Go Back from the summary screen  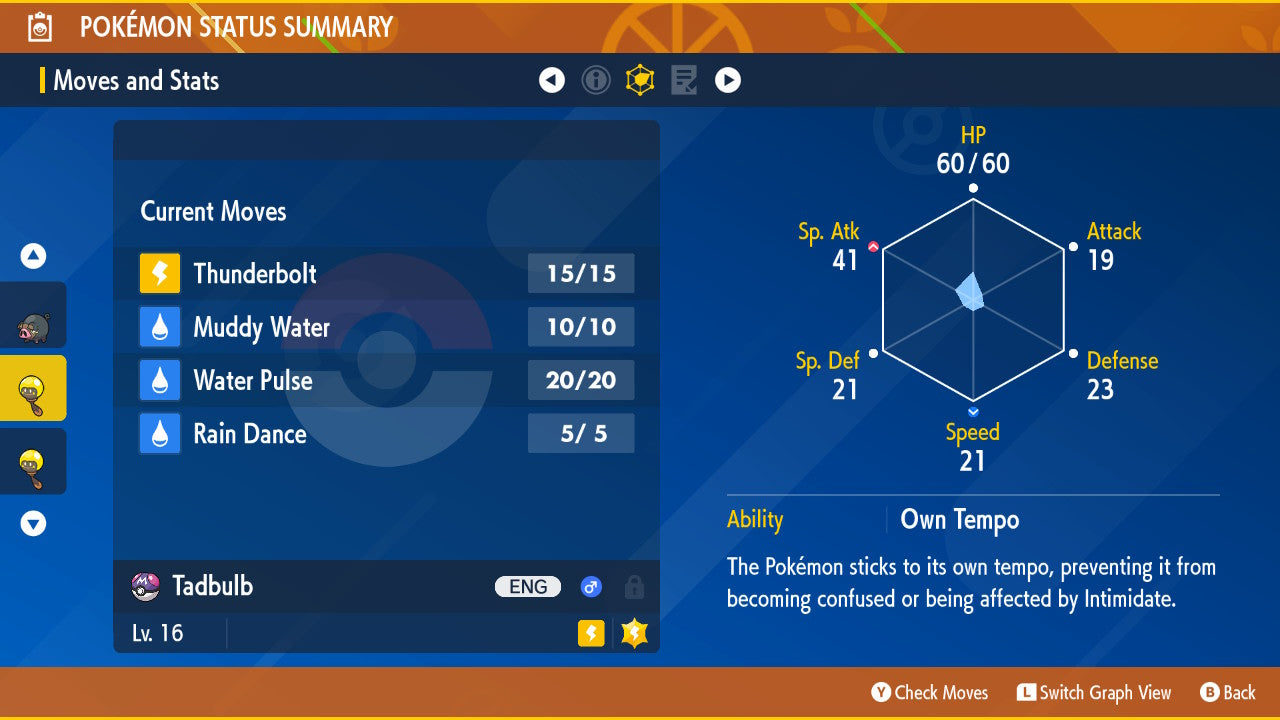point(1228,692)
